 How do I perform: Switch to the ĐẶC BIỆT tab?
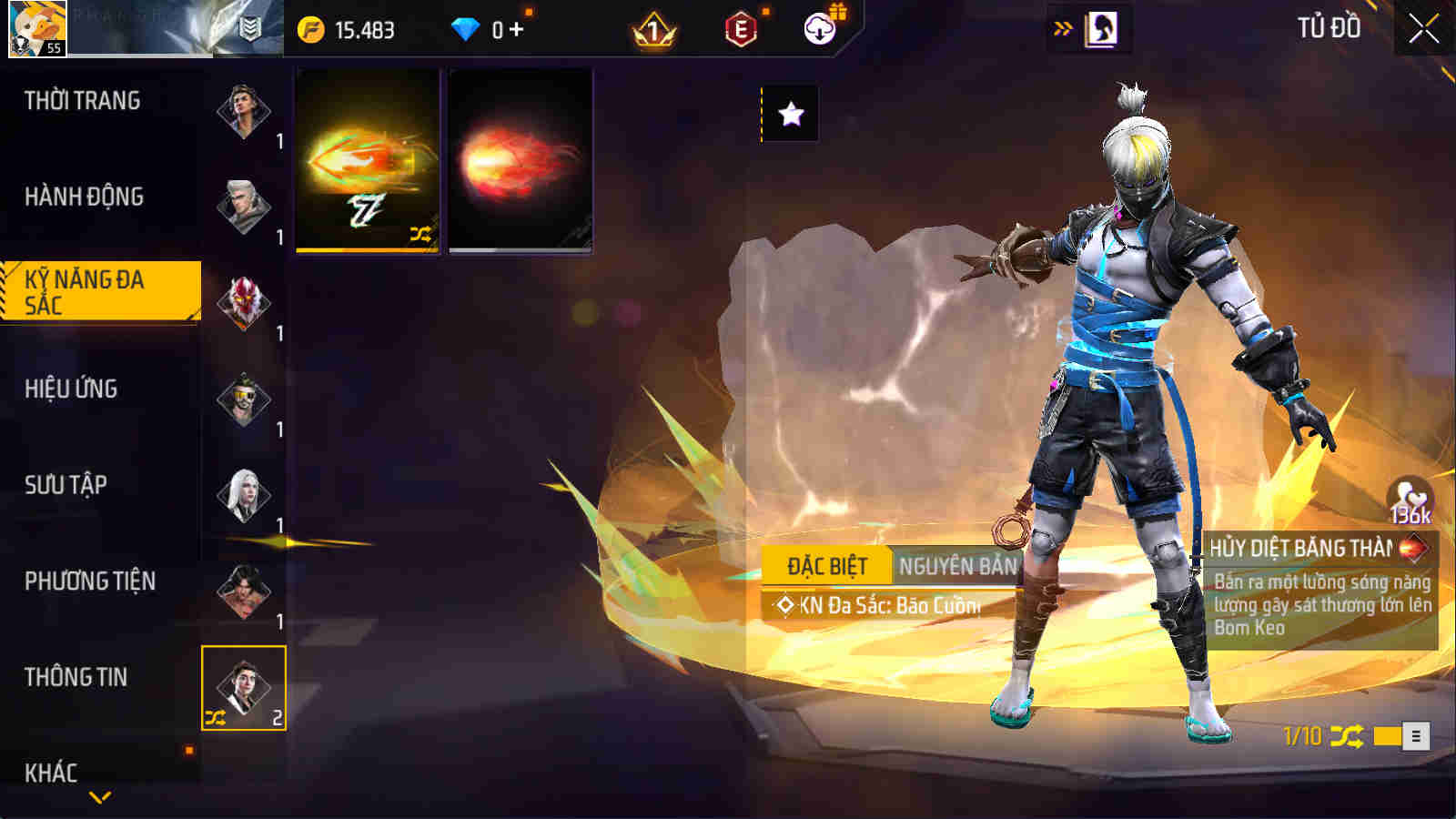point(828,565)
